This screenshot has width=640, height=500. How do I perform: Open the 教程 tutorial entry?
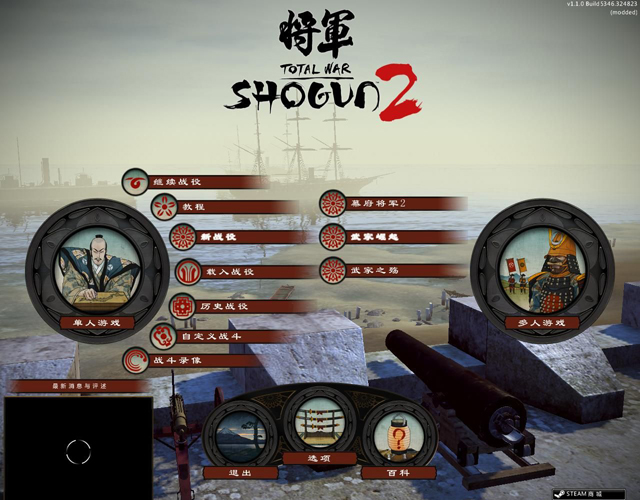194,207
